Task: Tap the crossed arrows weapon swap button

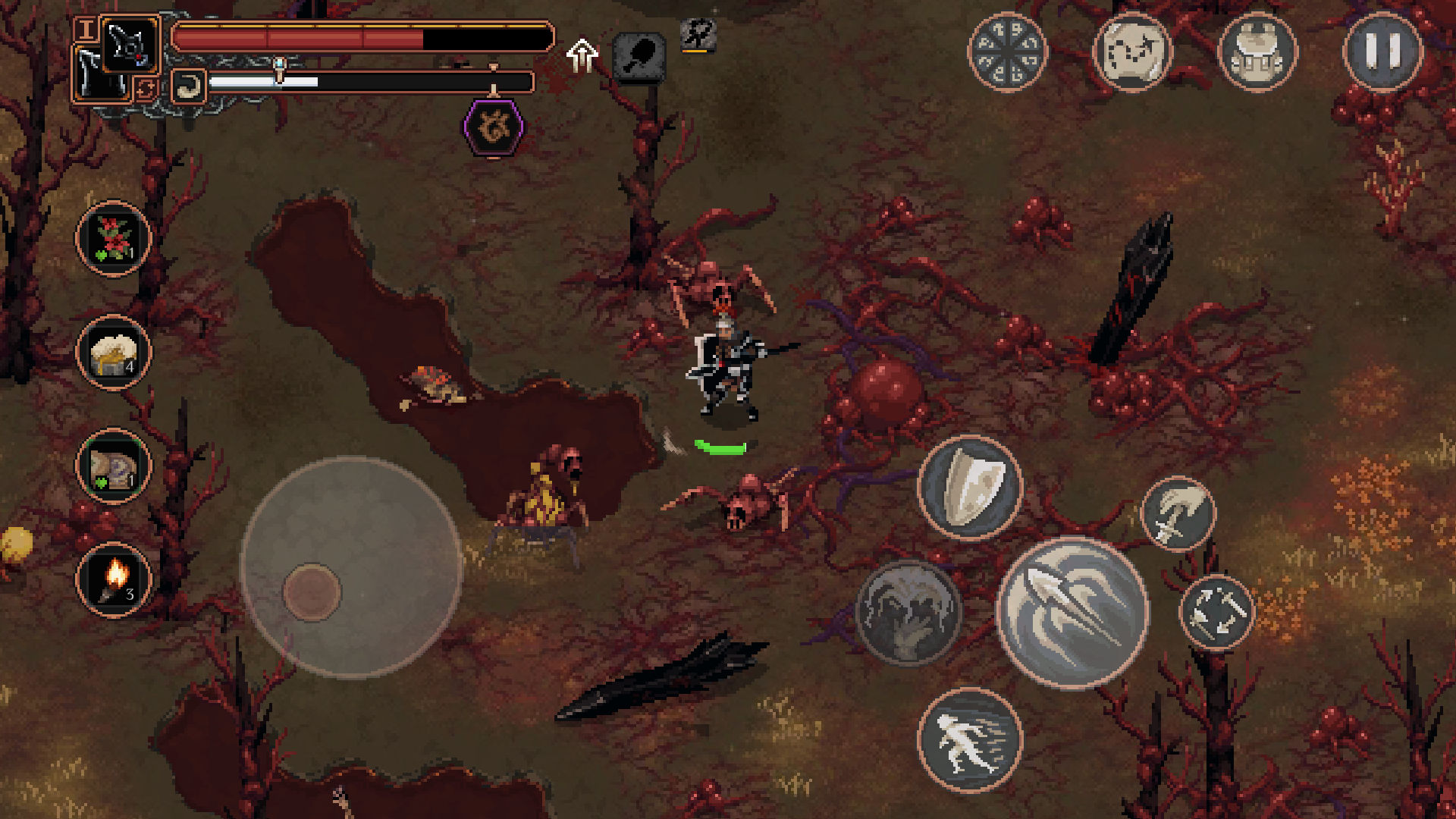Action: tap(1216, 611)
